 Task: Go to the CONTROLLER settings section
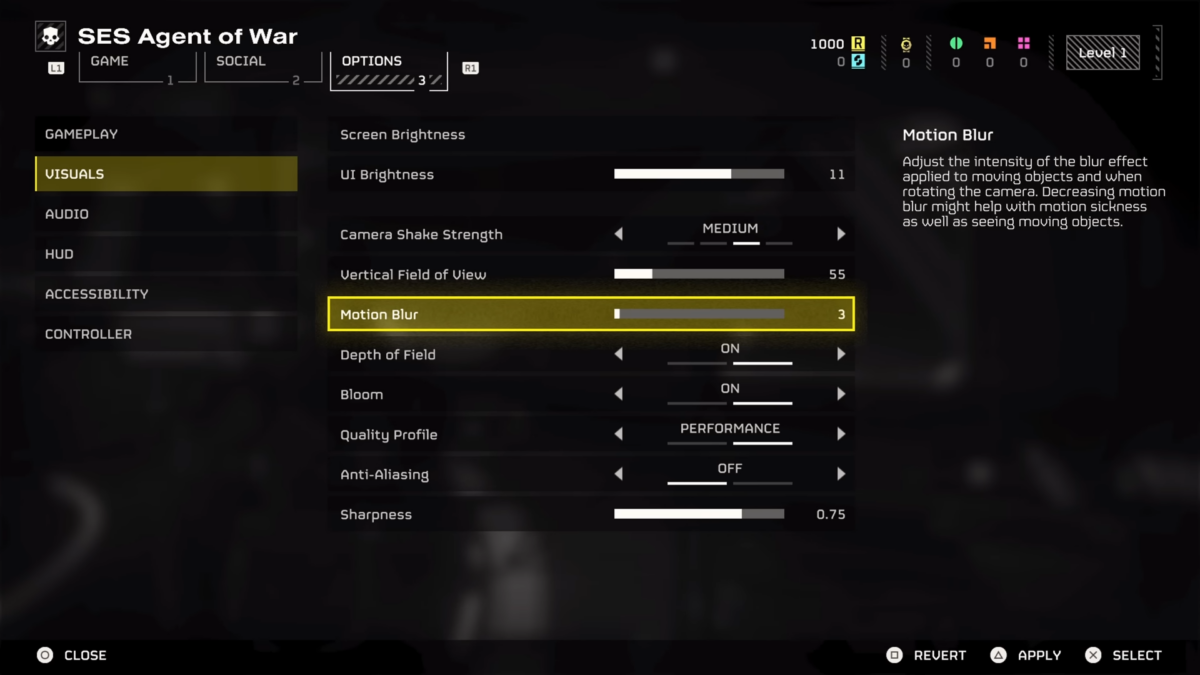click(166, 334)
